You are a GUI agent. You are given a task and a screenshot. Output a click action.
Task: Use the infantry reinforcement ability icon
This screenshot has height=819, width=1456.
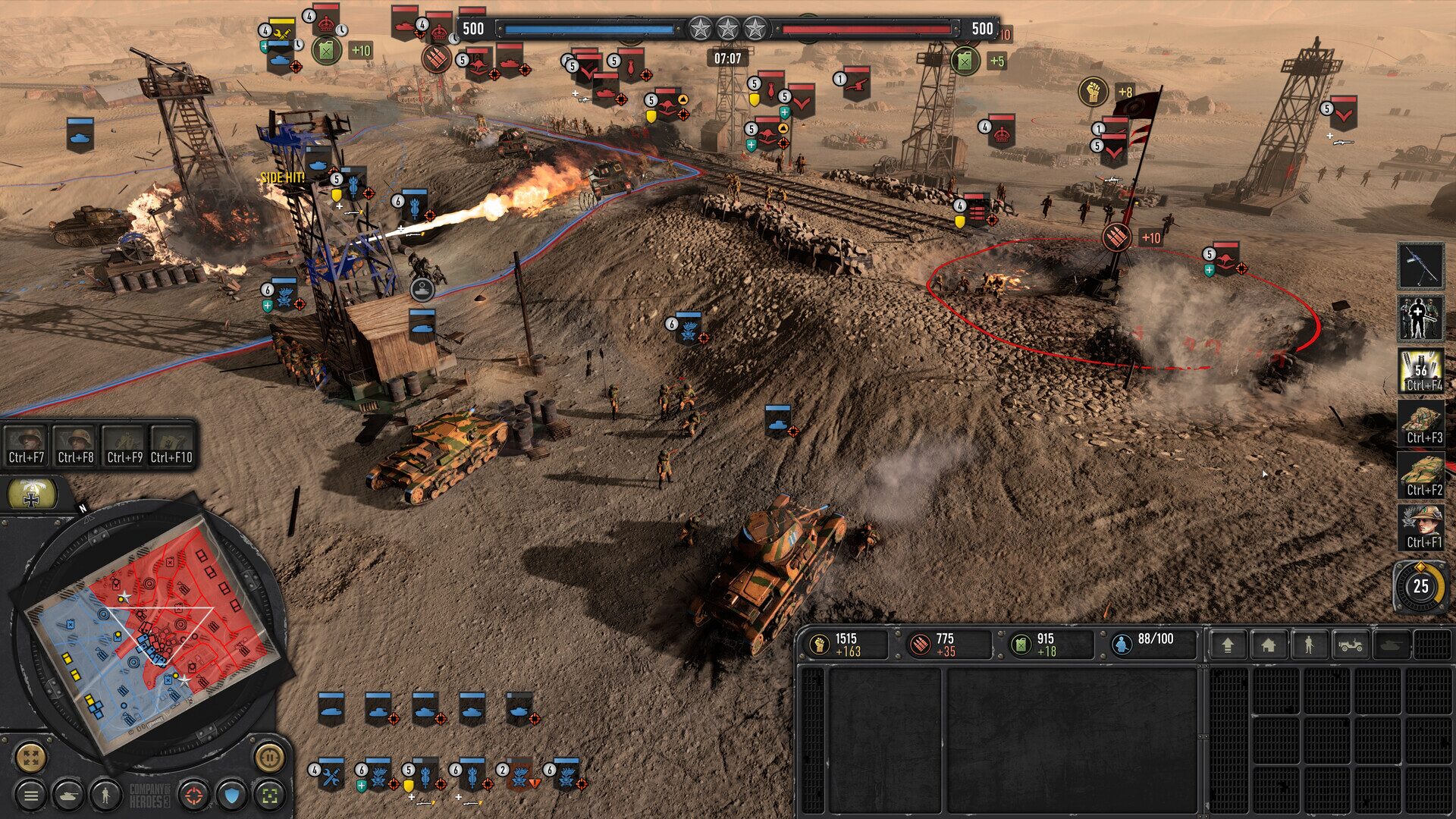1420,318
